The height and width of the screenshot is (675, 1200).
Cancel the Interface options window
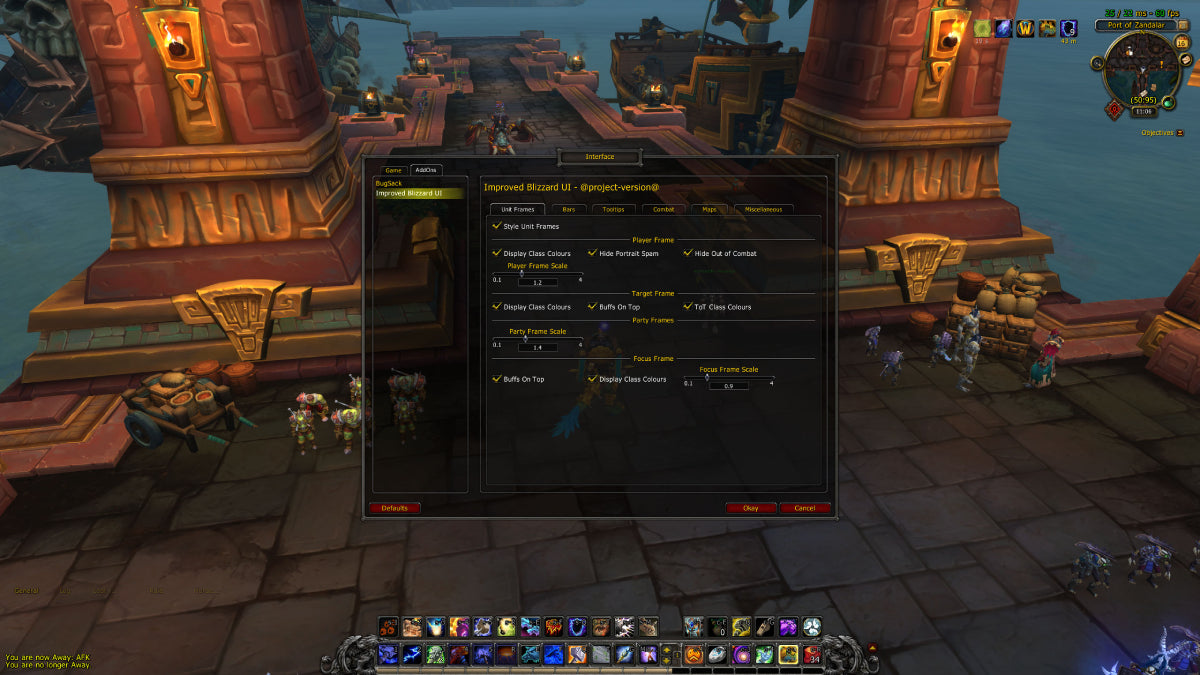click(805, 508)
